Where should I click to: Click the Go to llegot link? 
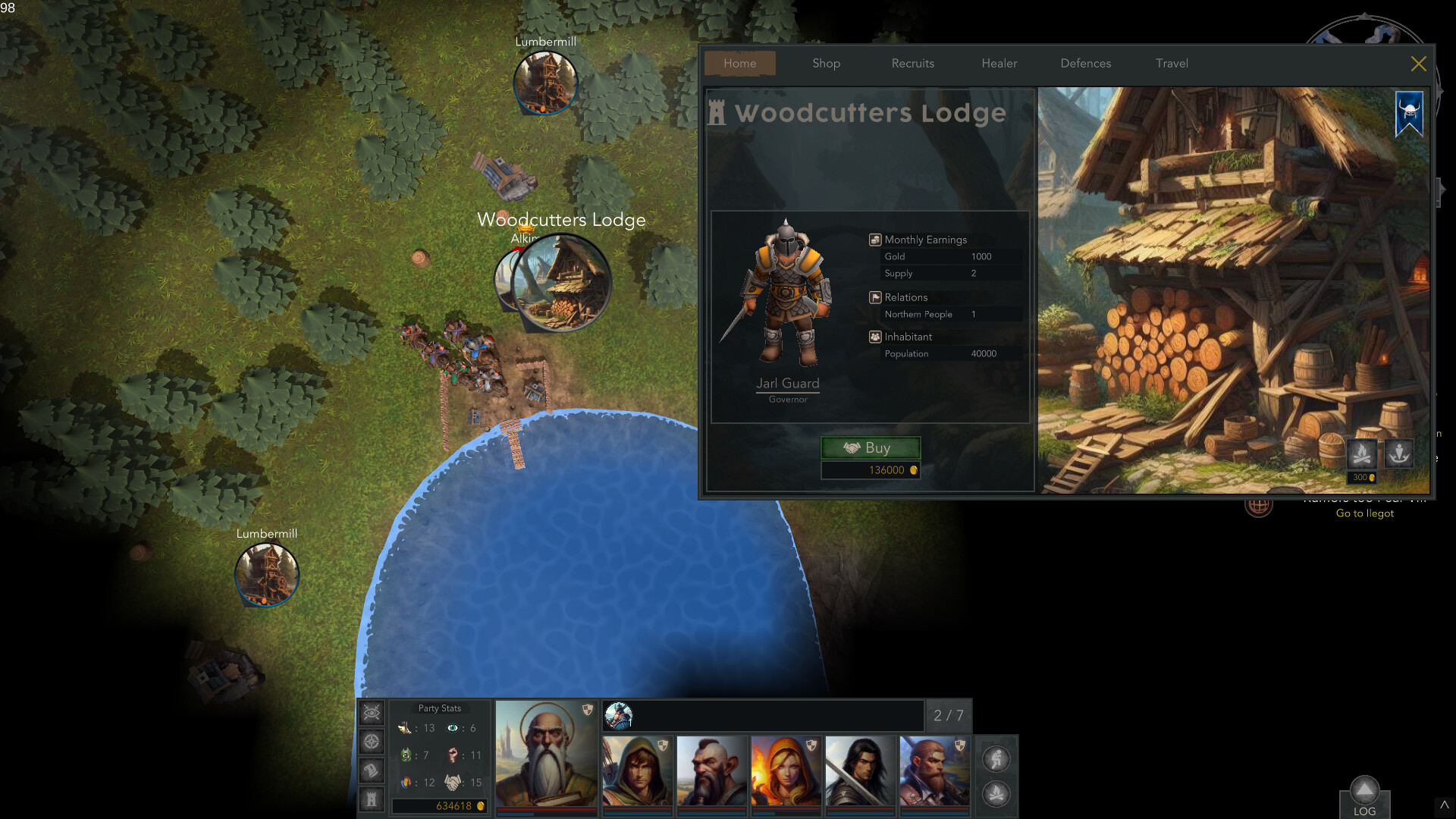click(x=1364, y=513)
